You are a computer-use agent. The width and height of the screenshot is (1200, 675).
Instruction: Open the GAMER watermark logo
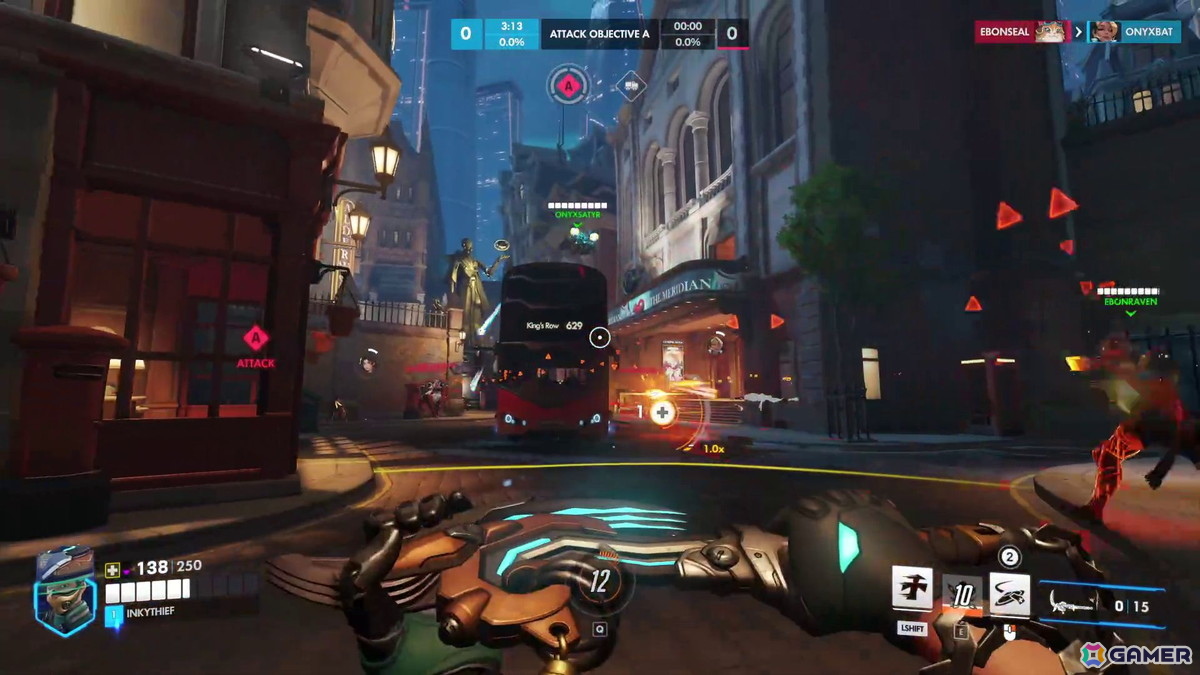point(1136,655)
